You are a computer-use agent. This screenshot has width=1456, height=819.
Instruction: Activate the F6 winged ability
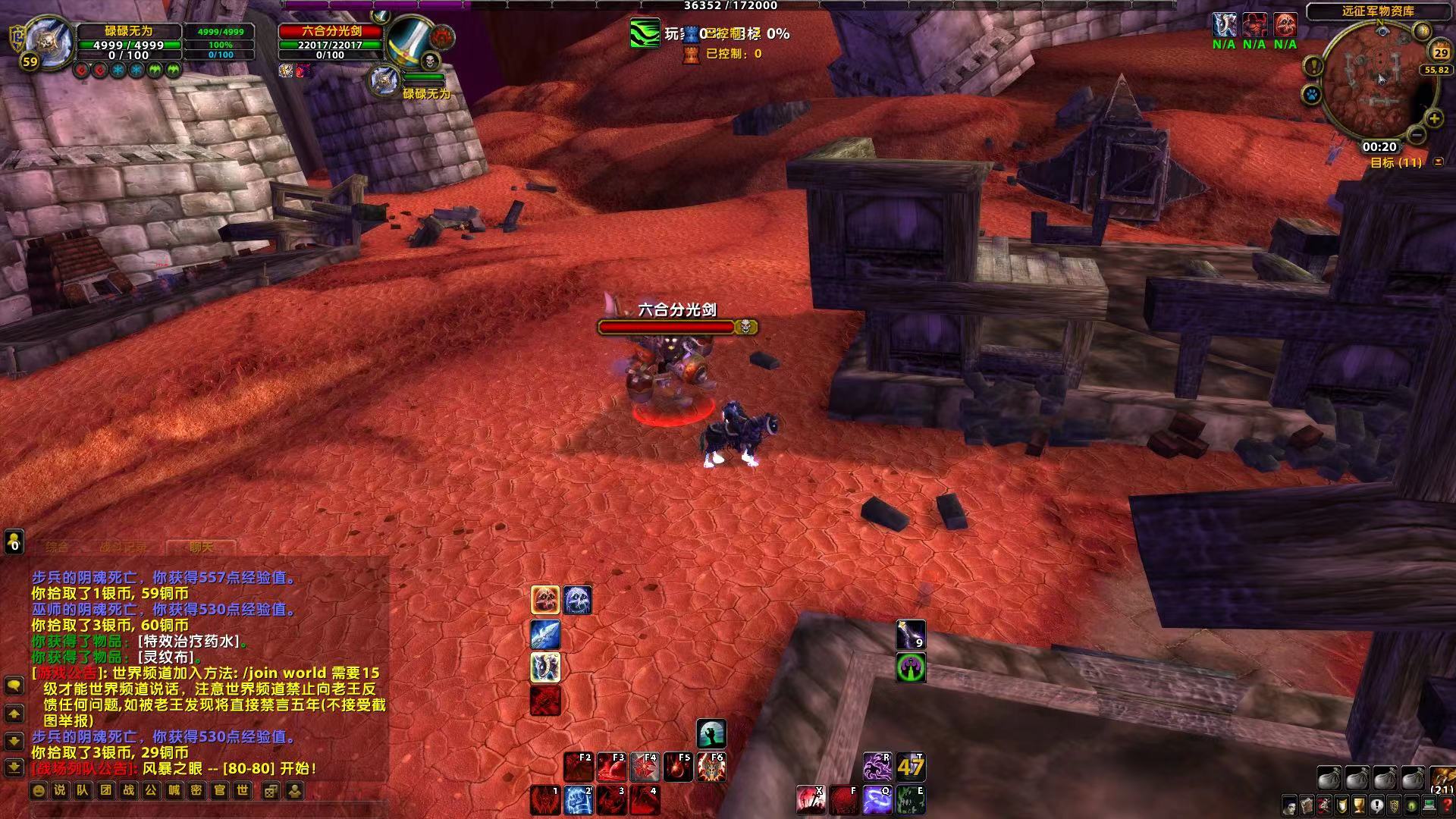[x=711, y=767]
